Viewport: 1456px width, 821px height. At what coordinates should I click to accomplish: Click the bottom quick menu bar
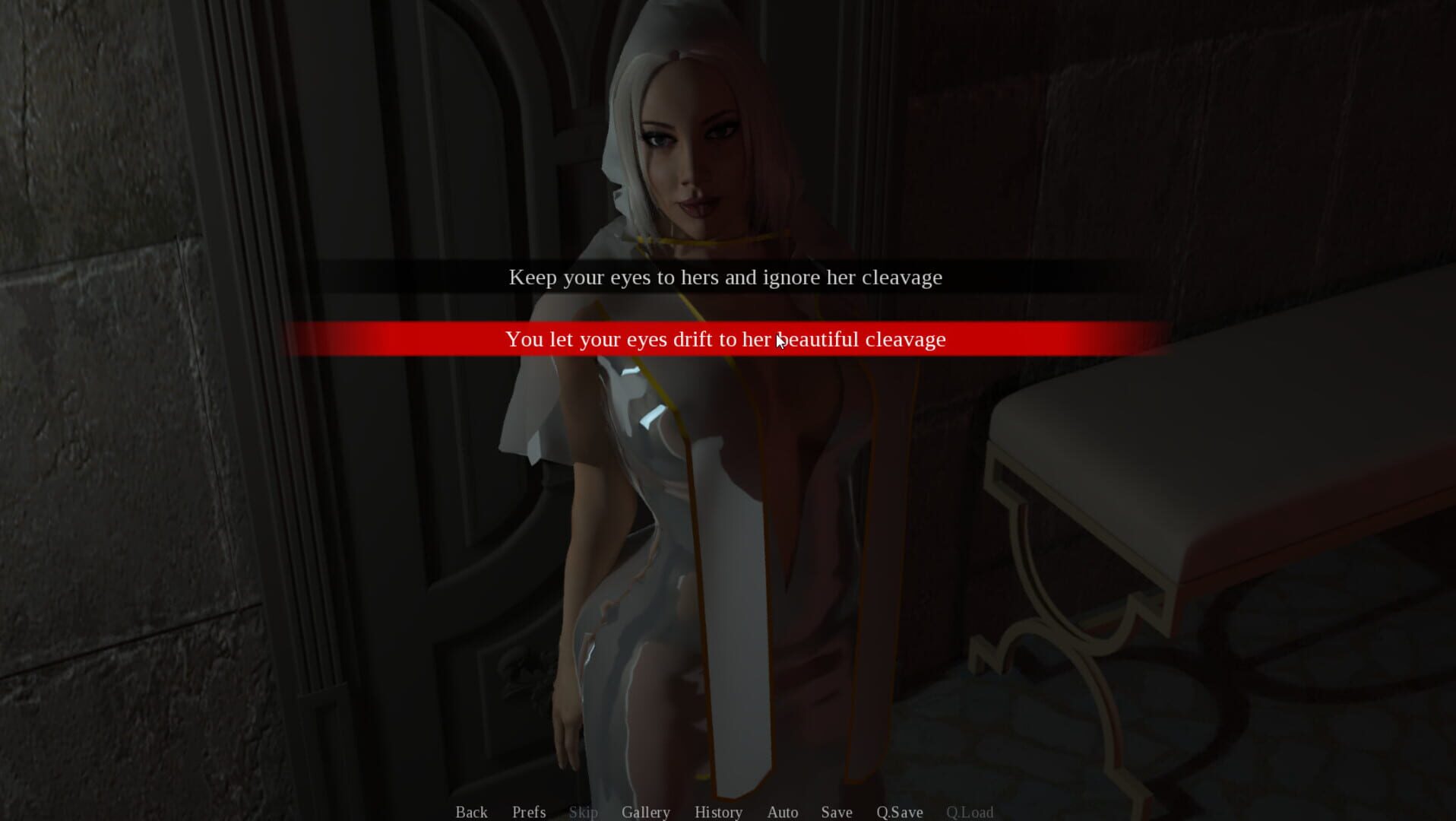726,812
